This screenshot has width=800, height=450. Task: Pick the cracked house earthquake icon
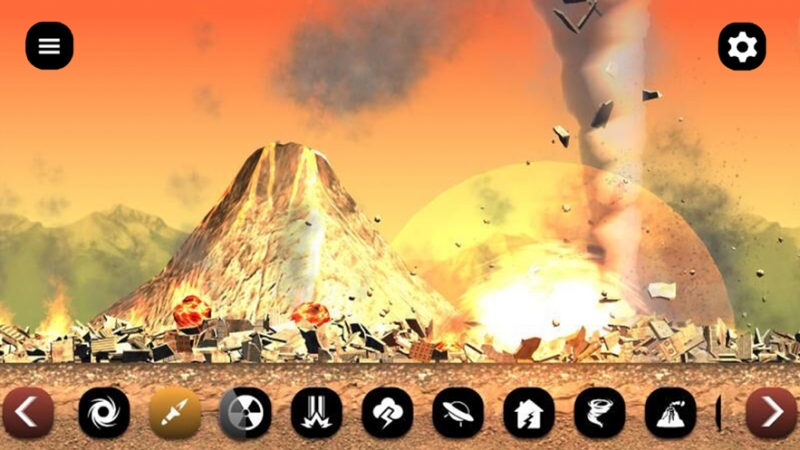pos(529,413)
